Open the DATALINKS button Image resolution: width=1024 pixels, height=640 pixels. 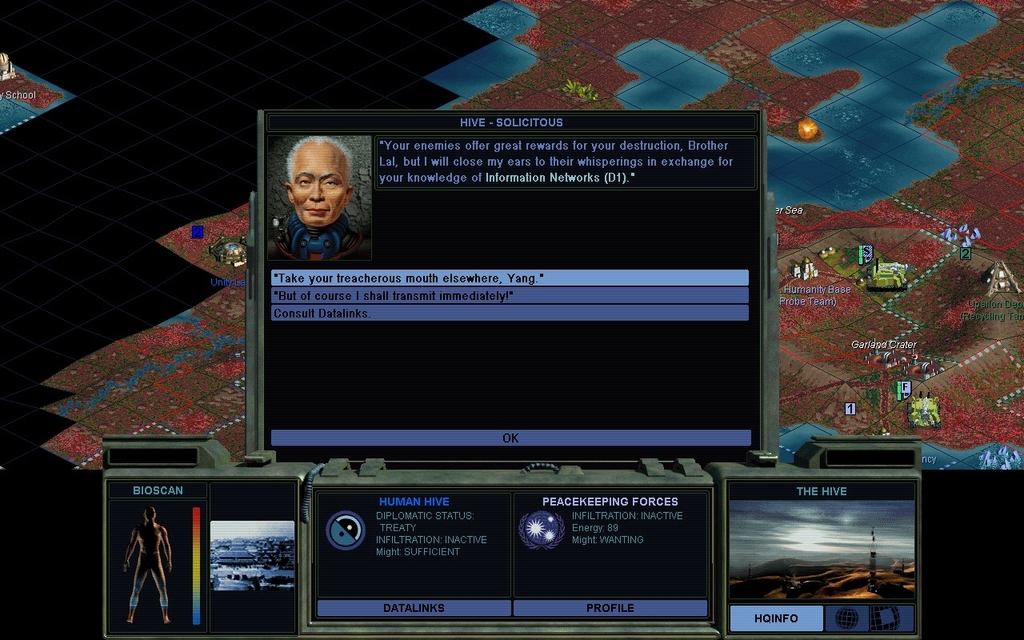414,608
